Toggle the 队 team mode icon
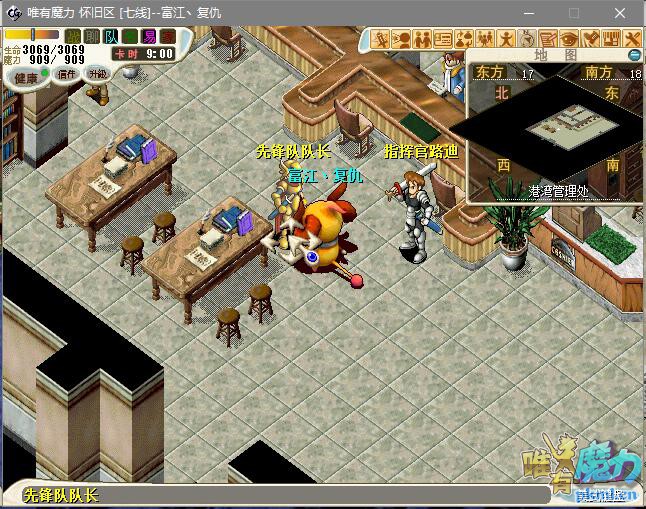 [x=110, y=36]
